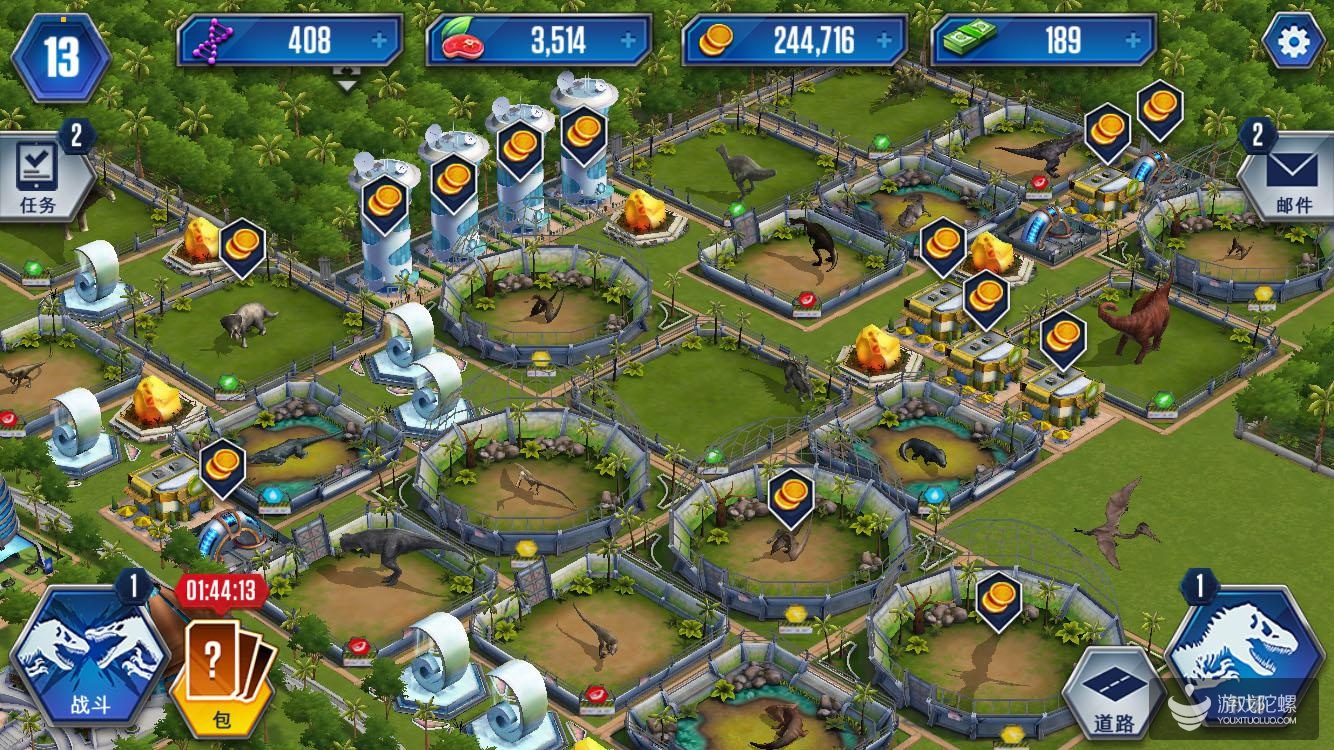Open the settings gear menu
The height and width of the screenshot is (750, 1334).
tap(1294, 41)
